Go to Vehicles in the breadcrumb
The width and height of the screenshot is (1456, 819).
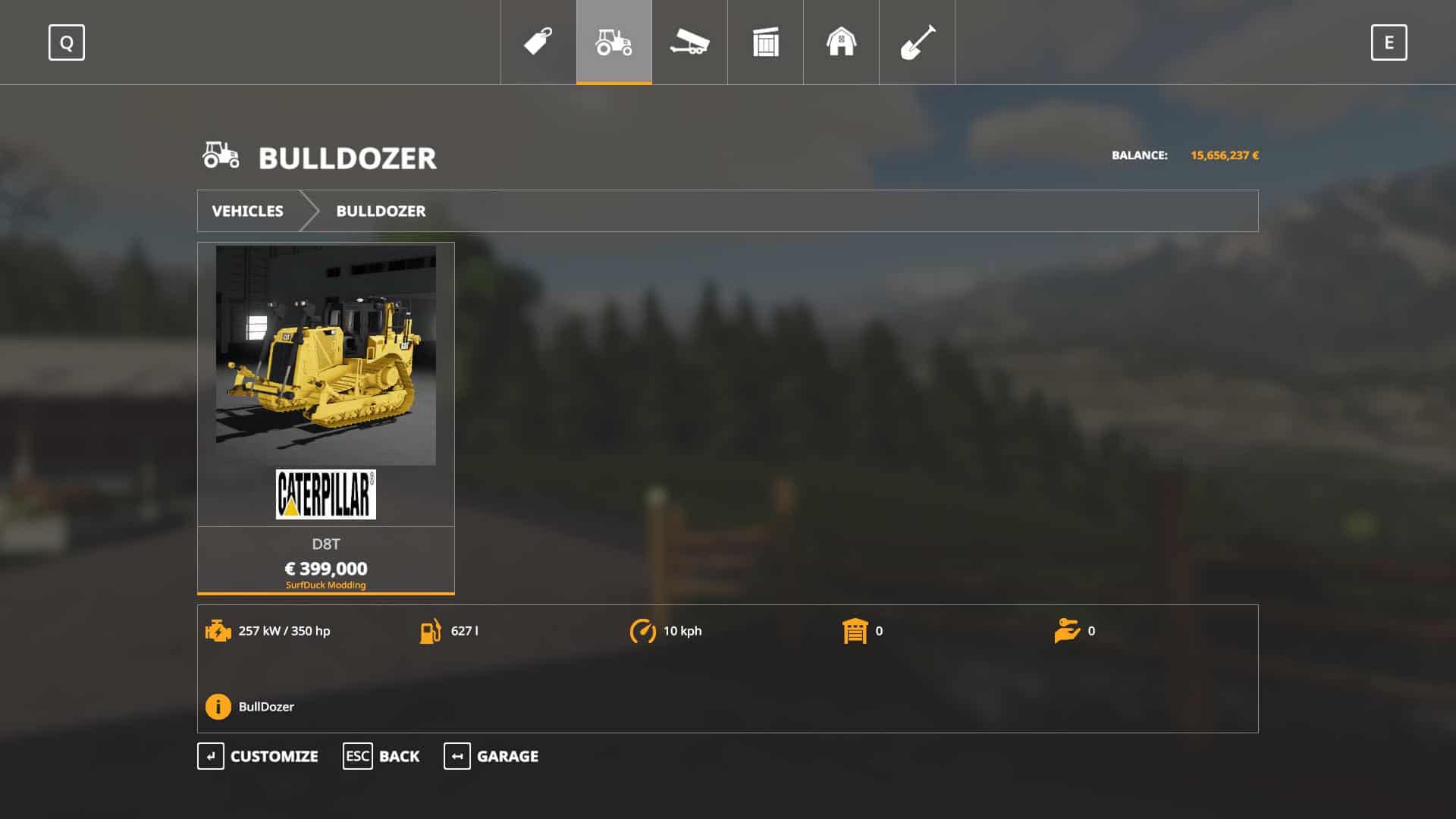click(247, 211)
